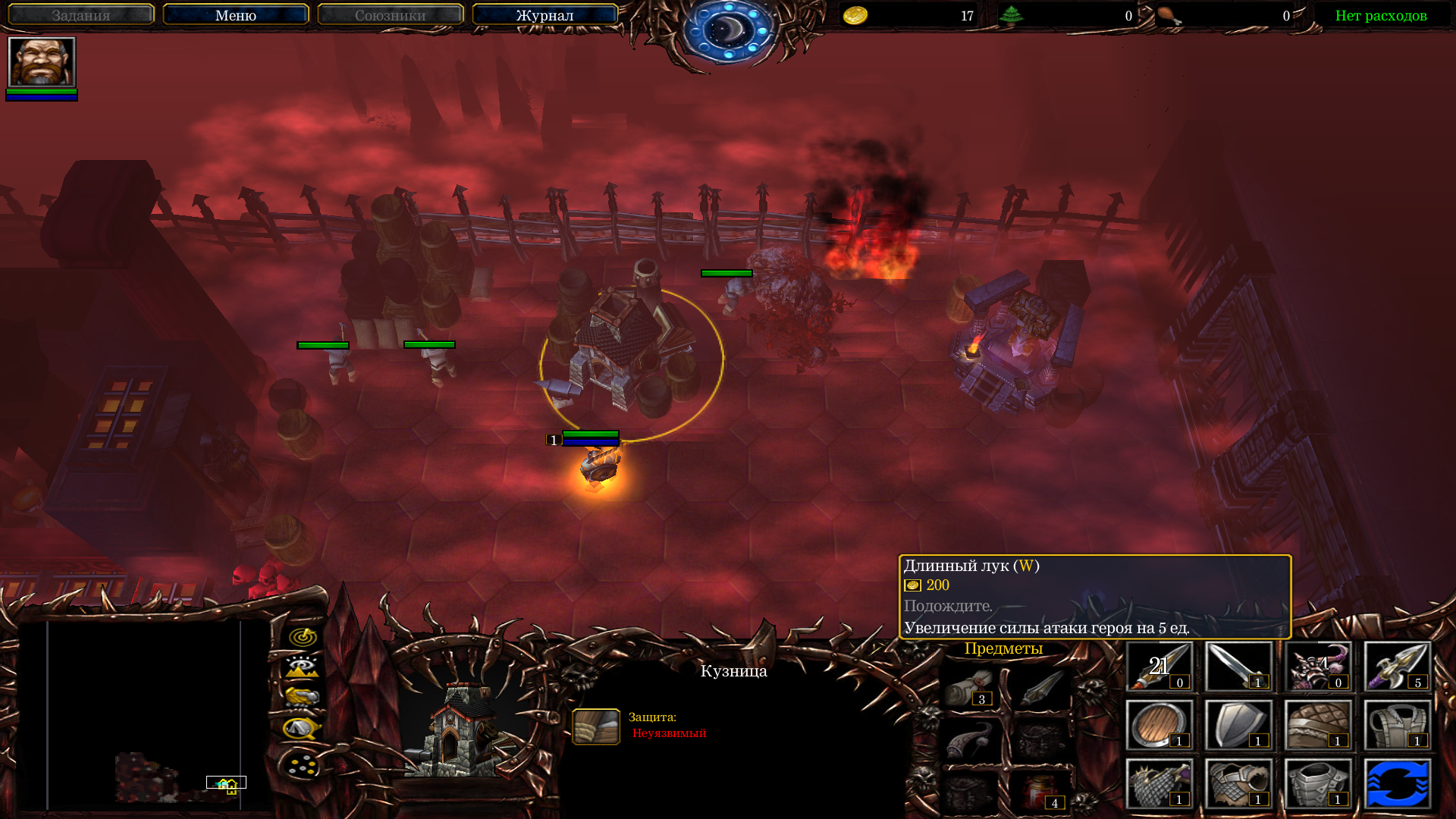Purchase the round wooden shield
Viewport: 1456px width, 819px height.
(x=1159, y=725)
